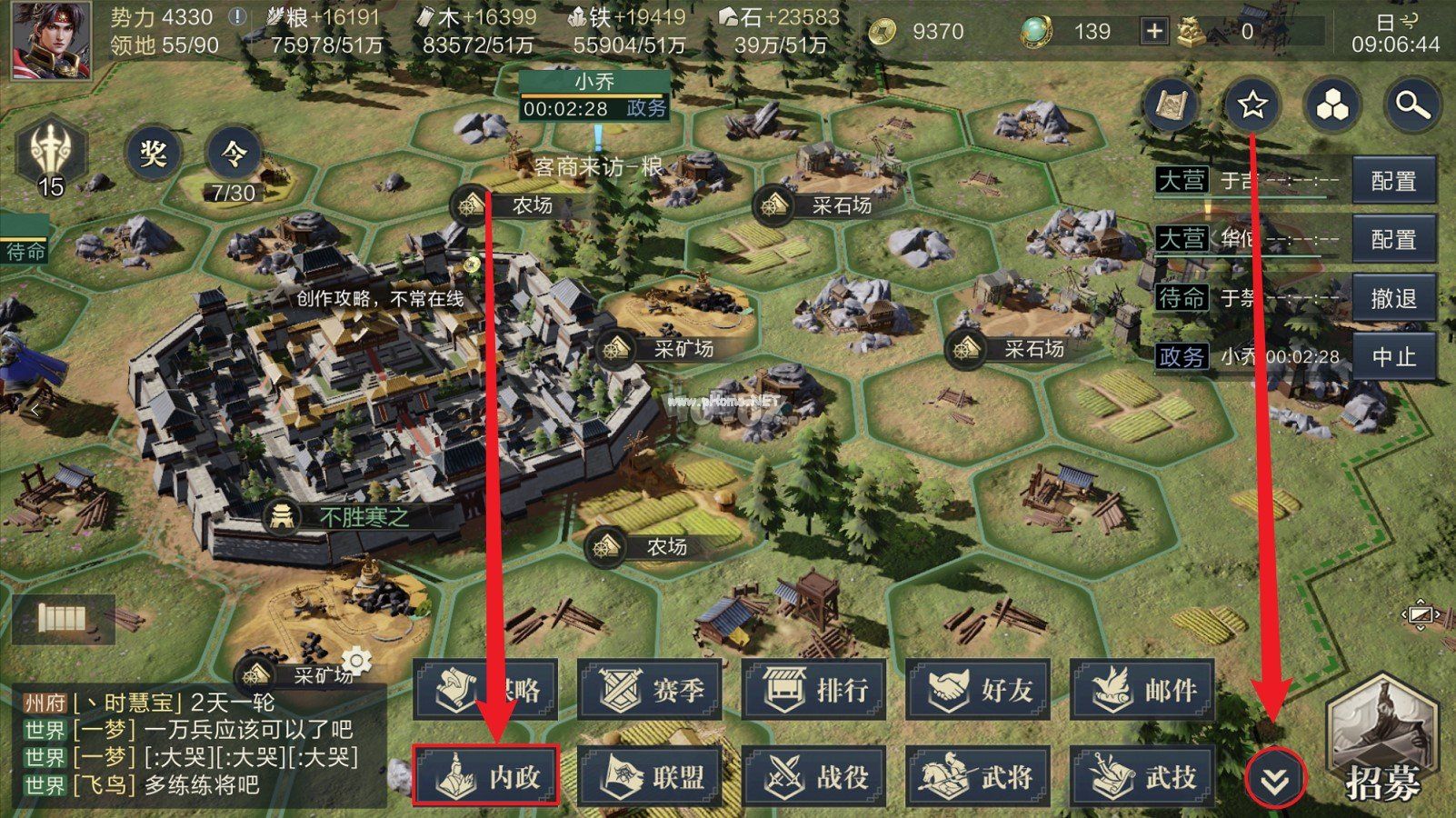Open the 好友 friends list

[979, 691]
